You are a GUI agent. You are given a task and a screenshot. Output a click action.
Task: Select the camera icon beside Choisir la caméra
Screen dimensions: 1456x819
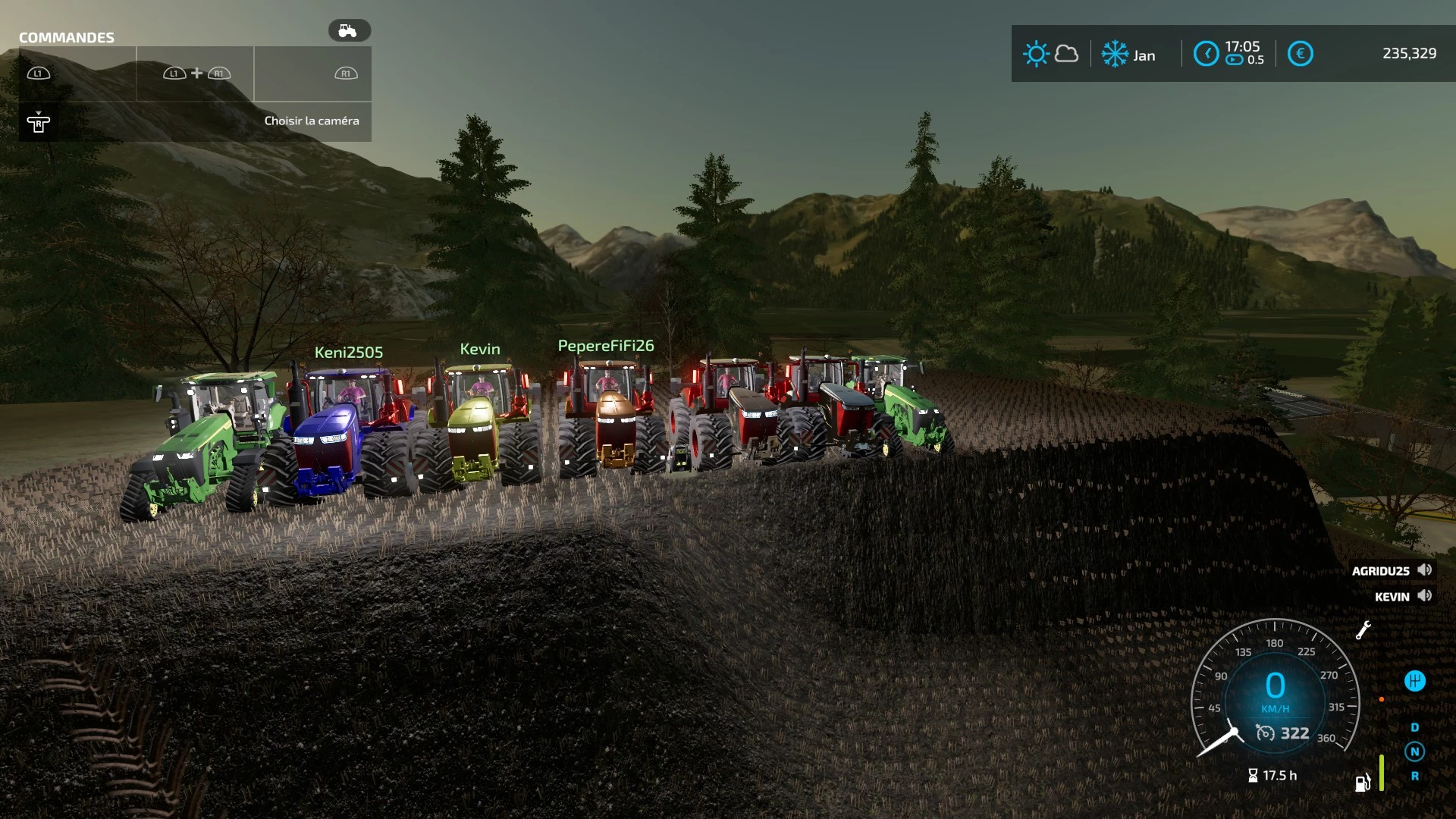click(x=39, y=122)
